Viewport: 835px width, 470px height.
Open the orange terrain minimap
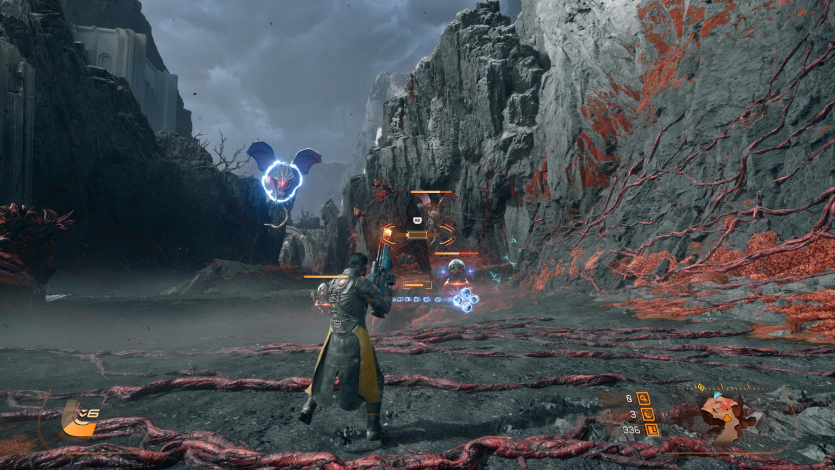click(x=727, y=415)
